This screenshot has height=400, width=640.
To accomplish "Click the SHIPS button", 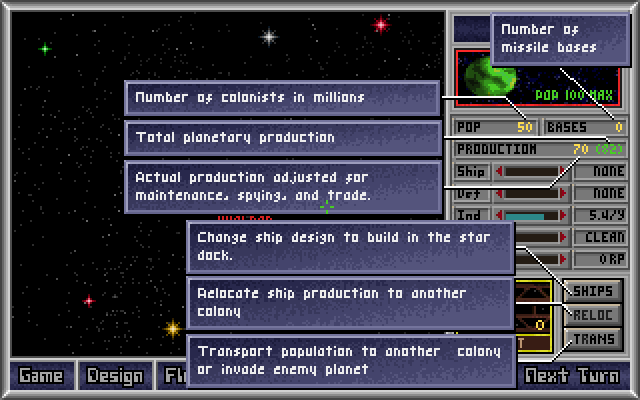I will pyautogui.click(x=593, y=291).
